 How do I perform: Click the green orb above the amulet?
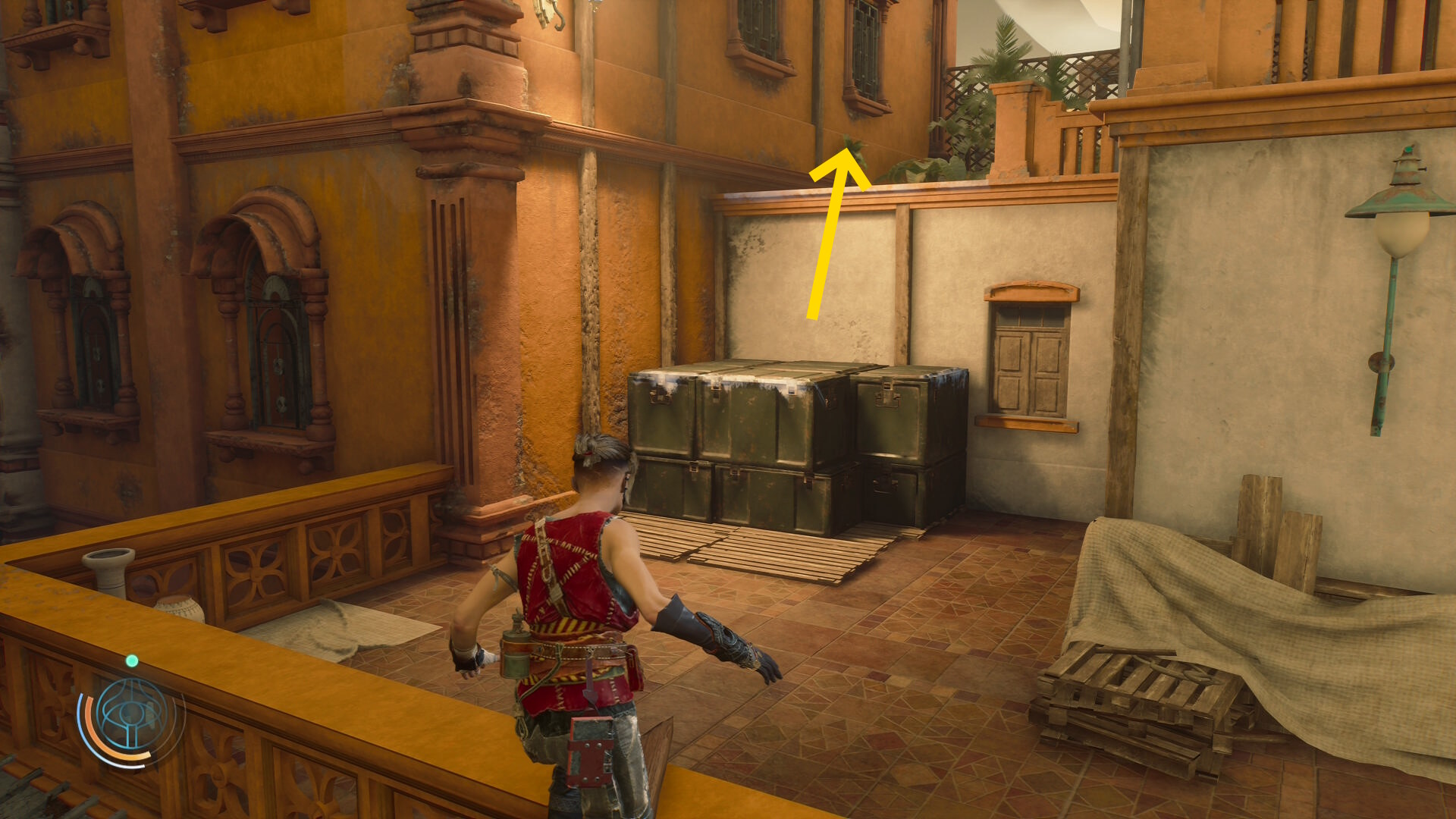click(x=132, y=661)
